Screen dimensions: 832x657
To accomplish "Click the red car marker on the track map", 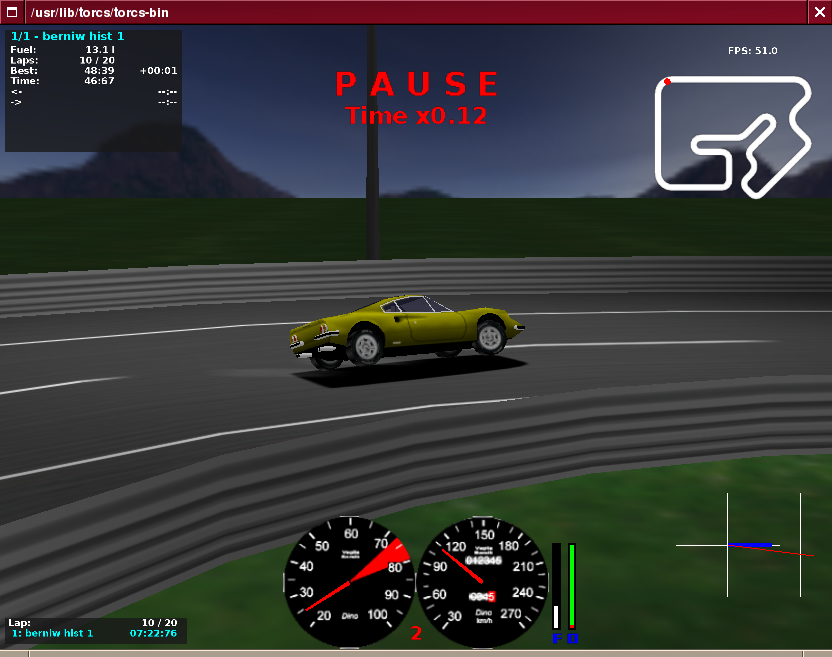I will click(667, 82).
